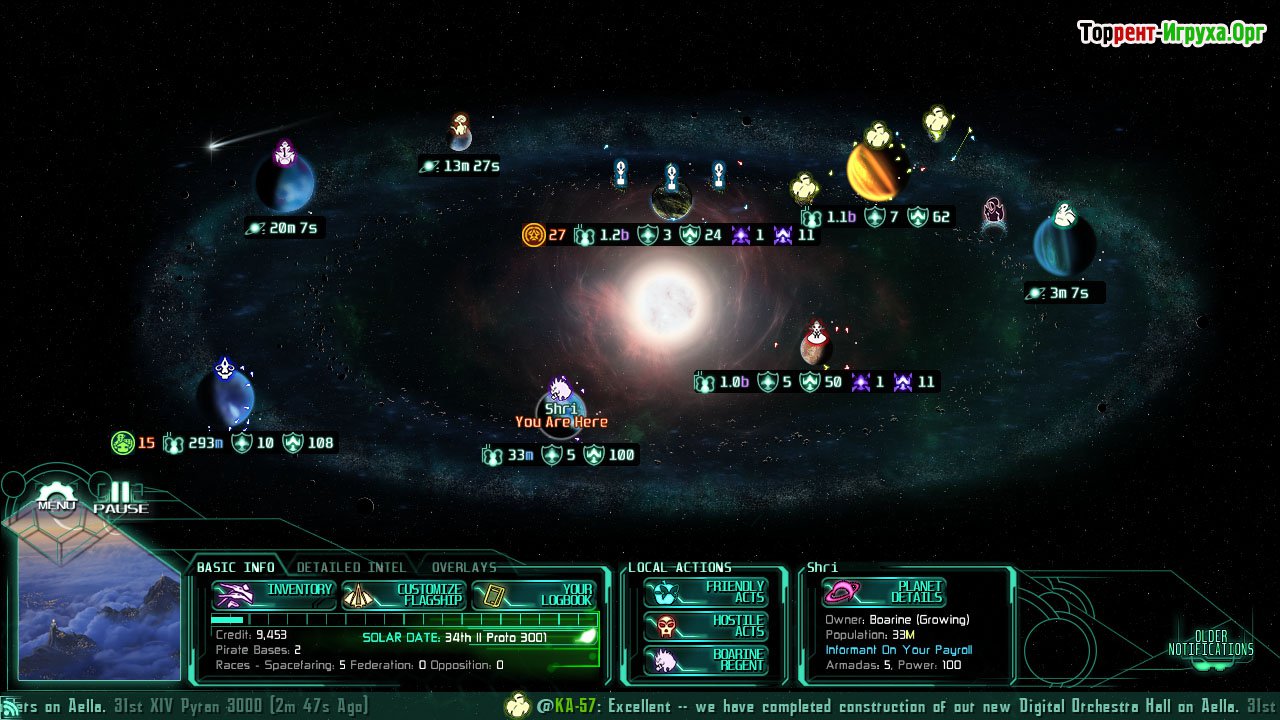The image size is (1280, 720).
Task: Show Hostile Acts local actions
Action: coord(706,626)
